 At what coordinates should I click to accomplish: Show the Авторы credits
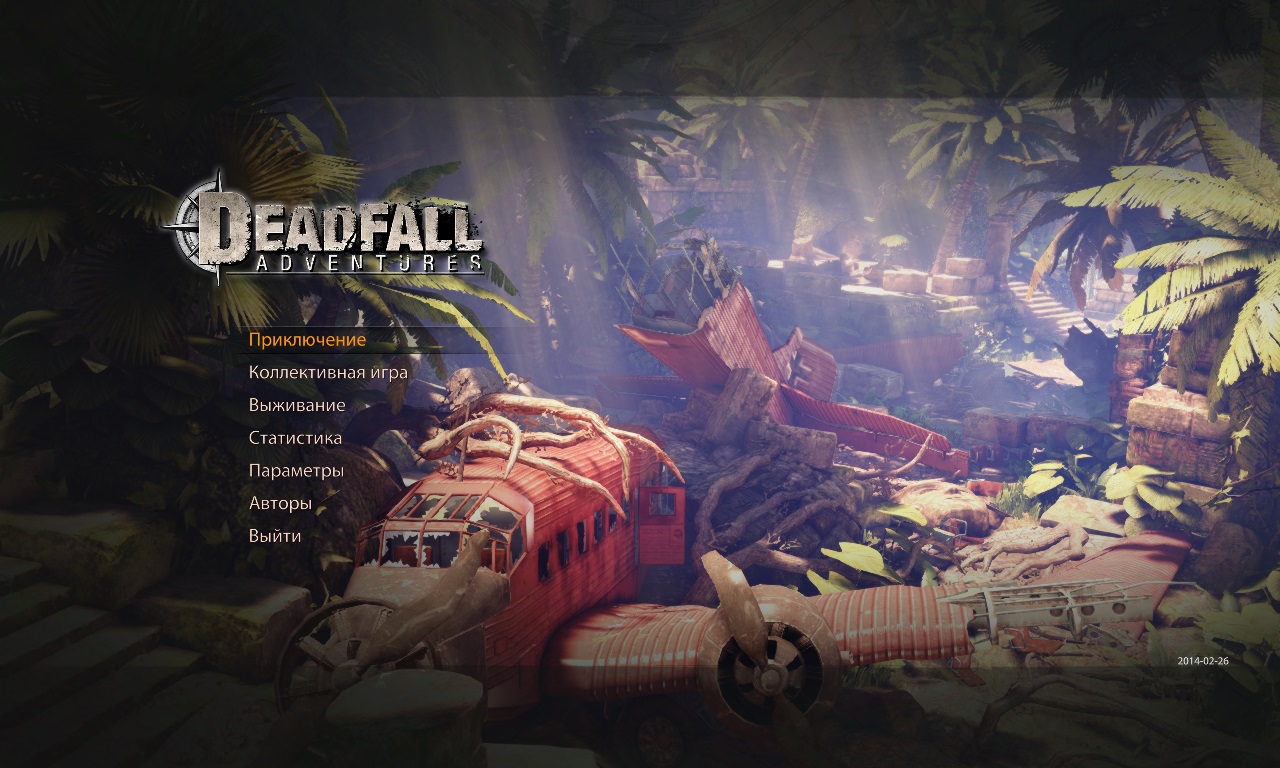point(280,503)
